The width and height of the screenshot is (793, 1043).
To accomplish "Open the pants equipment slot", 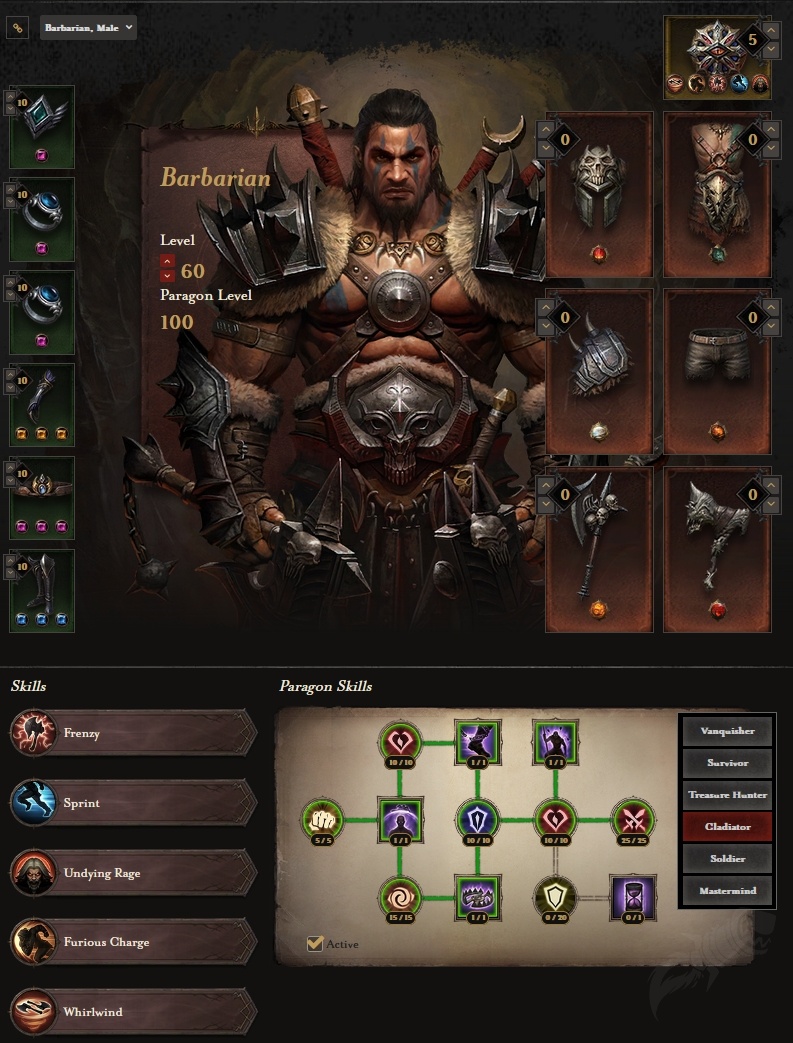I will pyautogui.click(x=718, y=371).
